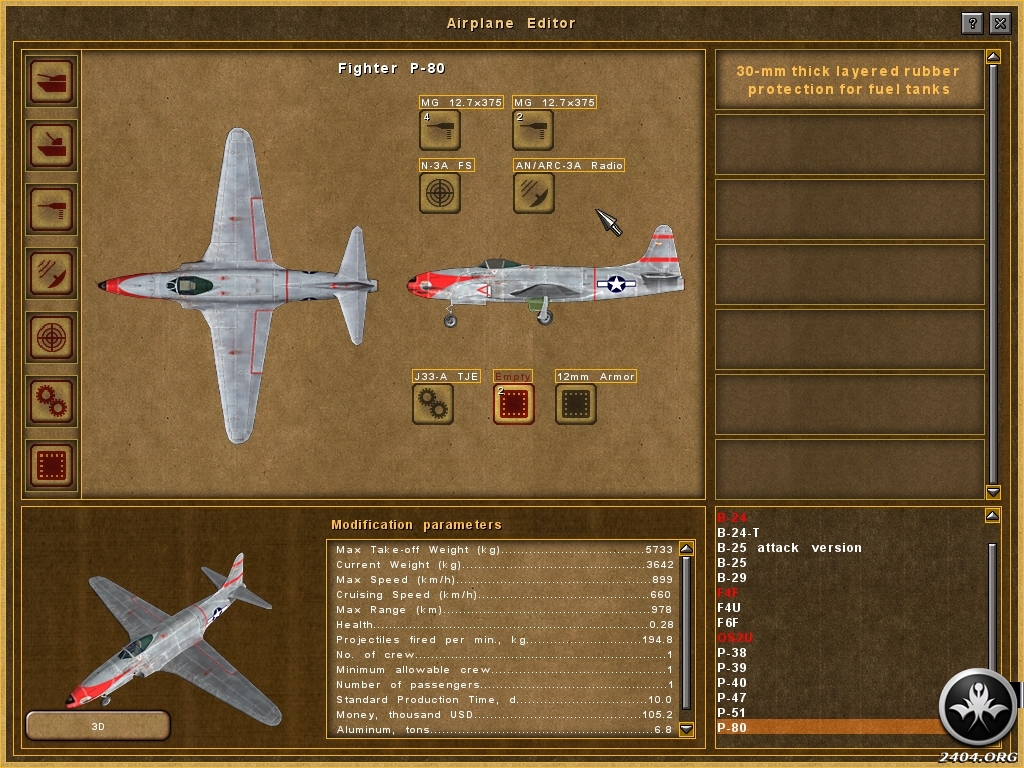
Task: Open the radio equipment category in sidebar
Action: pyautogui.click(x=51, y=272)
